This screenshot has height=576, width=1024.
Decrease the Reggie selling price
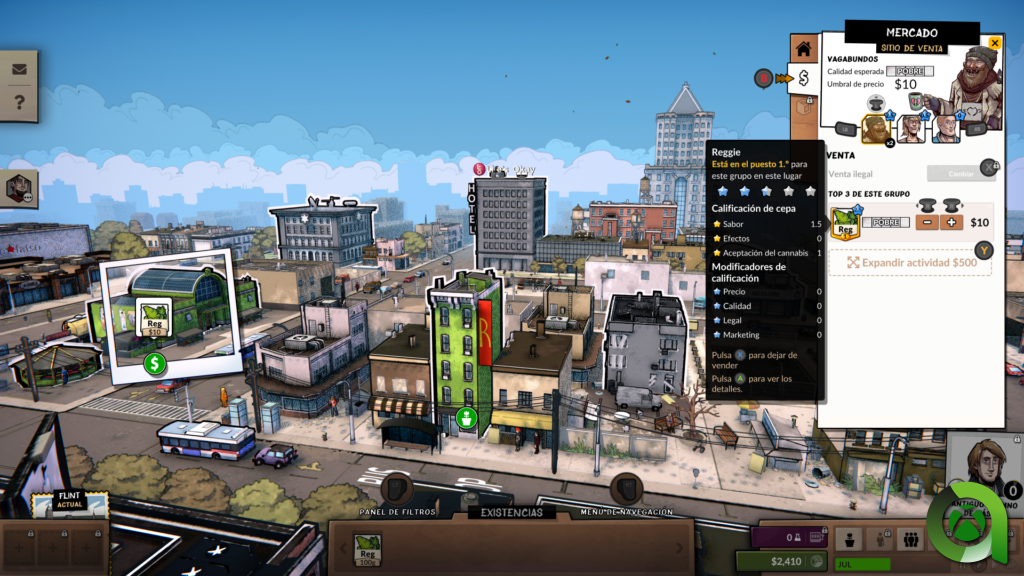tap(927, 222)
